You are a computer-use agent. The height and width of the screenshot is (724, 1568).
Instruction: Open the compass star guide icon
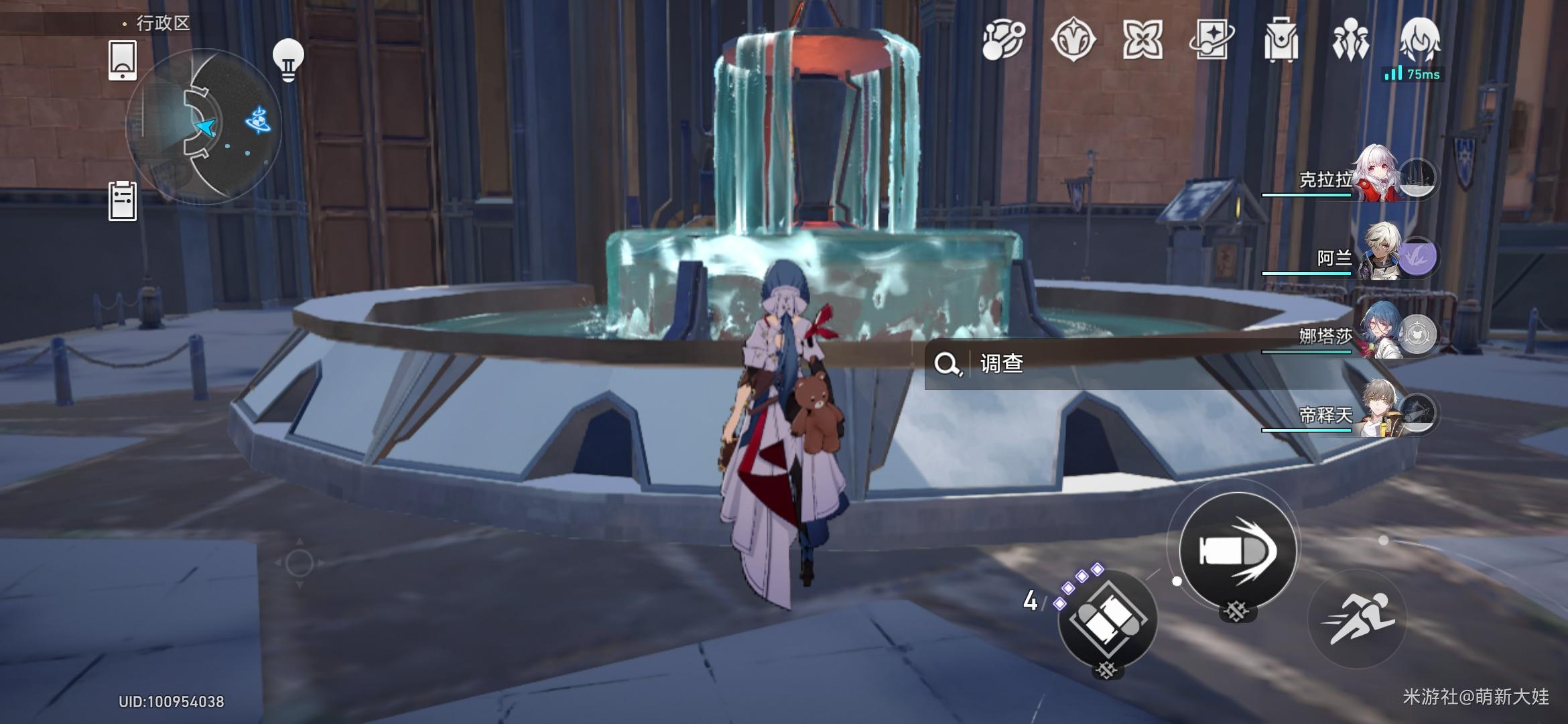pyautogui.click(x=1073, y=40)
